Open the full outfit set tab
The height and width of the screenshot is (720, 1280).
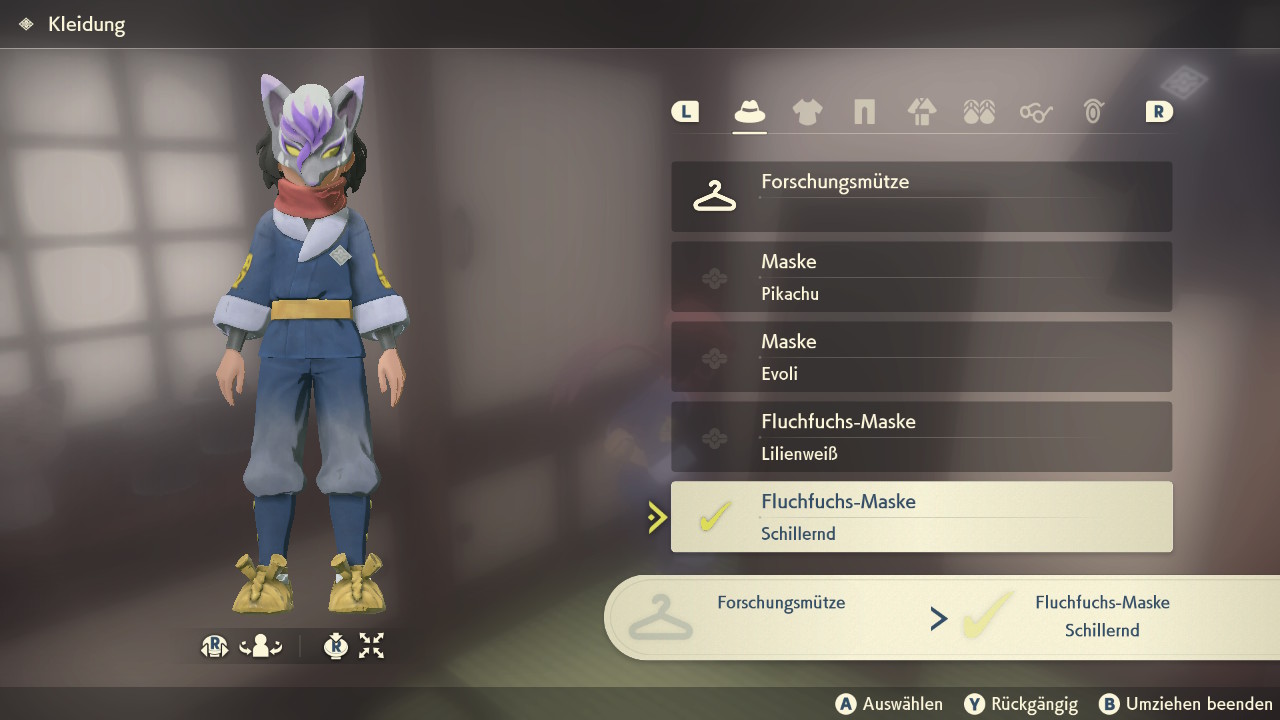[x=921, y=112]
